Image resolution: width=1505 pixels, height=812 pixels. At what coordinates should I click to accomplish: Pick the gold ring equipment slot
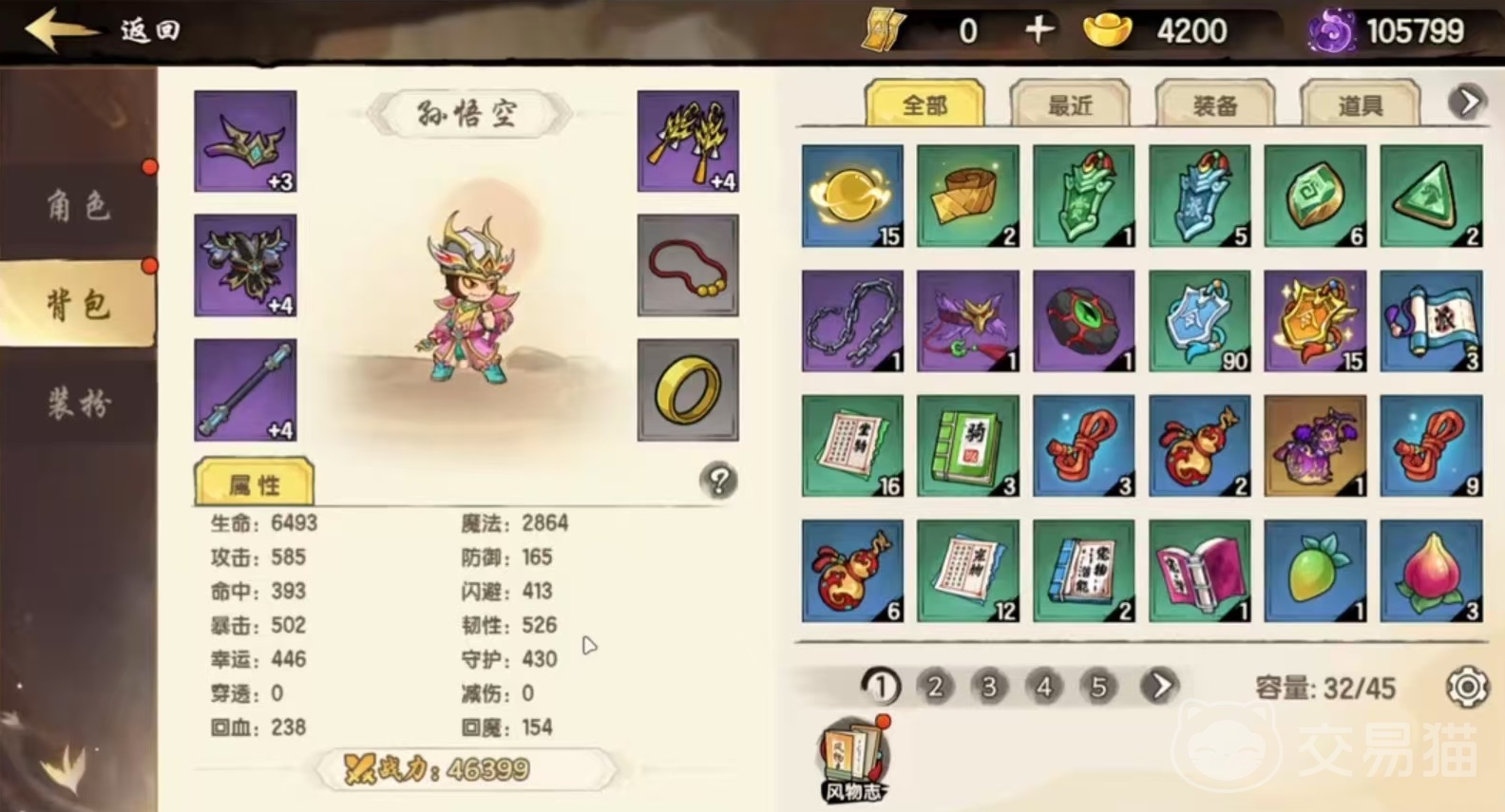click(687, 389)
